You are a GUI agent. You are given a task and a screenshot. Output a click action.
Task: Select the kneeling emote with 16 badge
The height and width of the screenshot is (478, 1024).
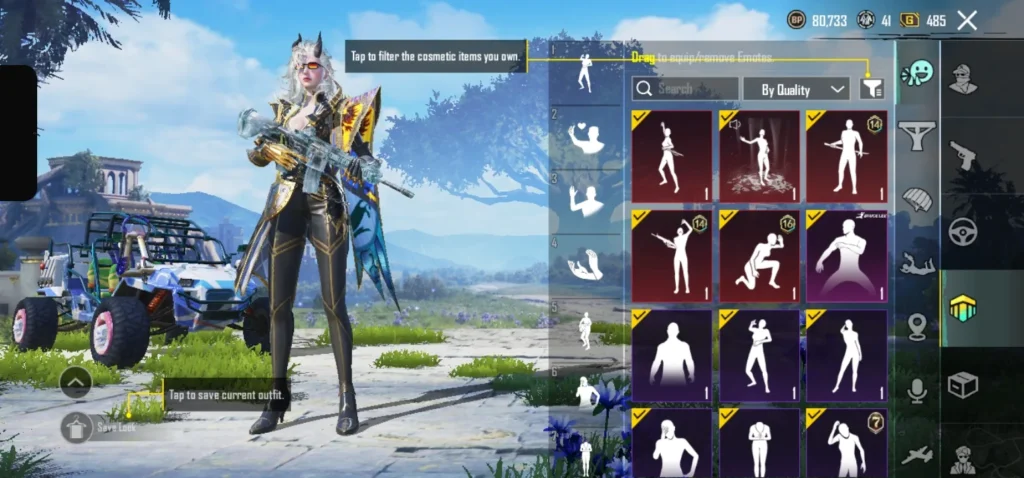(x=759, y=256)
